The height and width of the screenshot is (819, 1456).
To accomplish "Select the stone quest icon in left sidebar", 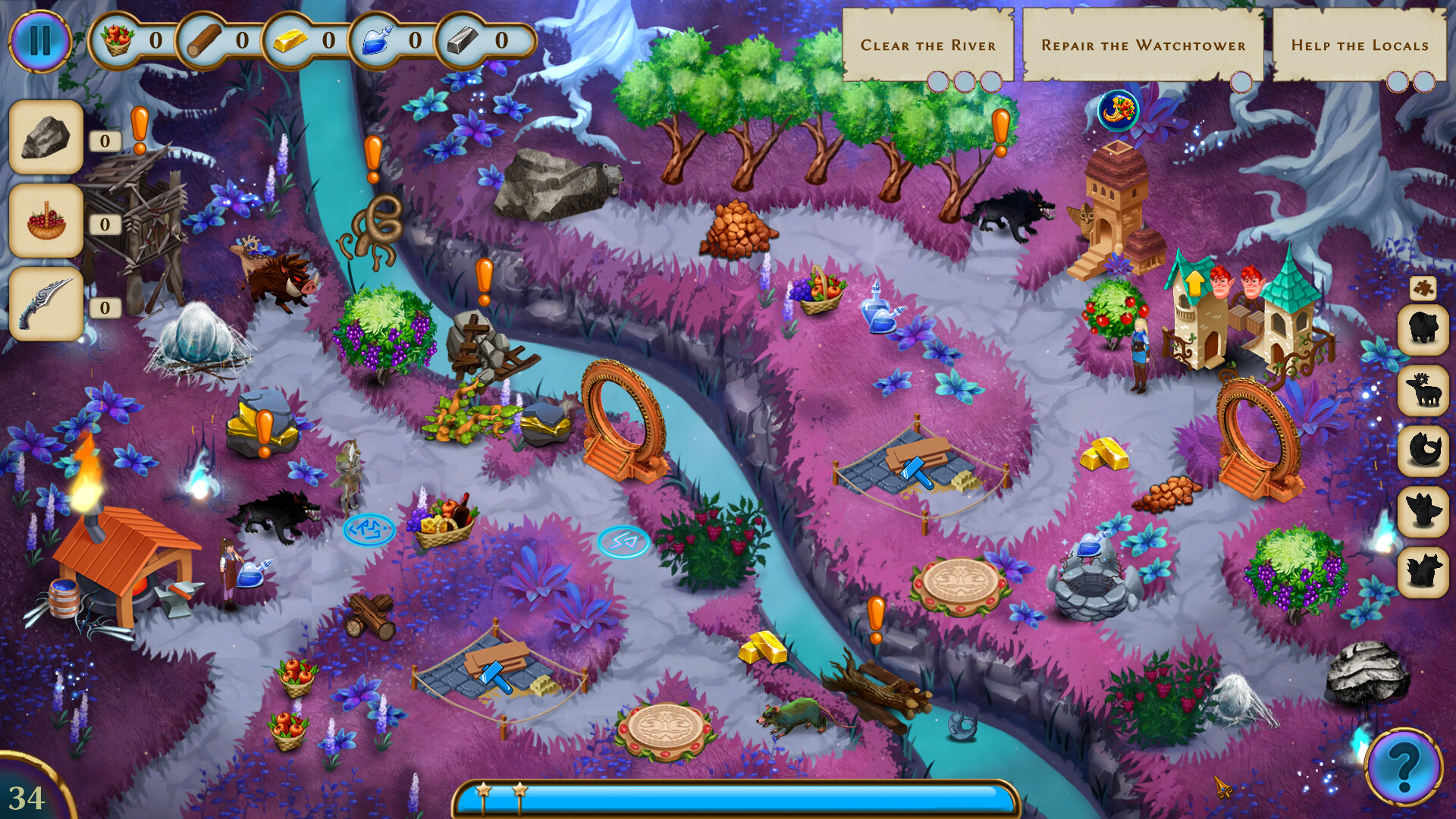I will 47,138.
